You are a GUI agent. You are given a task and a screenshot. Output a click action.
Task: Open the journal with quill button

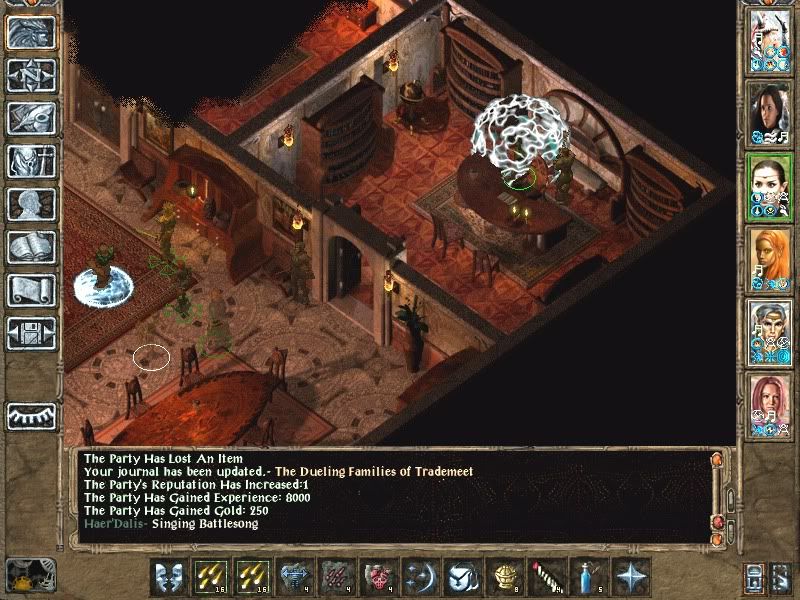31,118
